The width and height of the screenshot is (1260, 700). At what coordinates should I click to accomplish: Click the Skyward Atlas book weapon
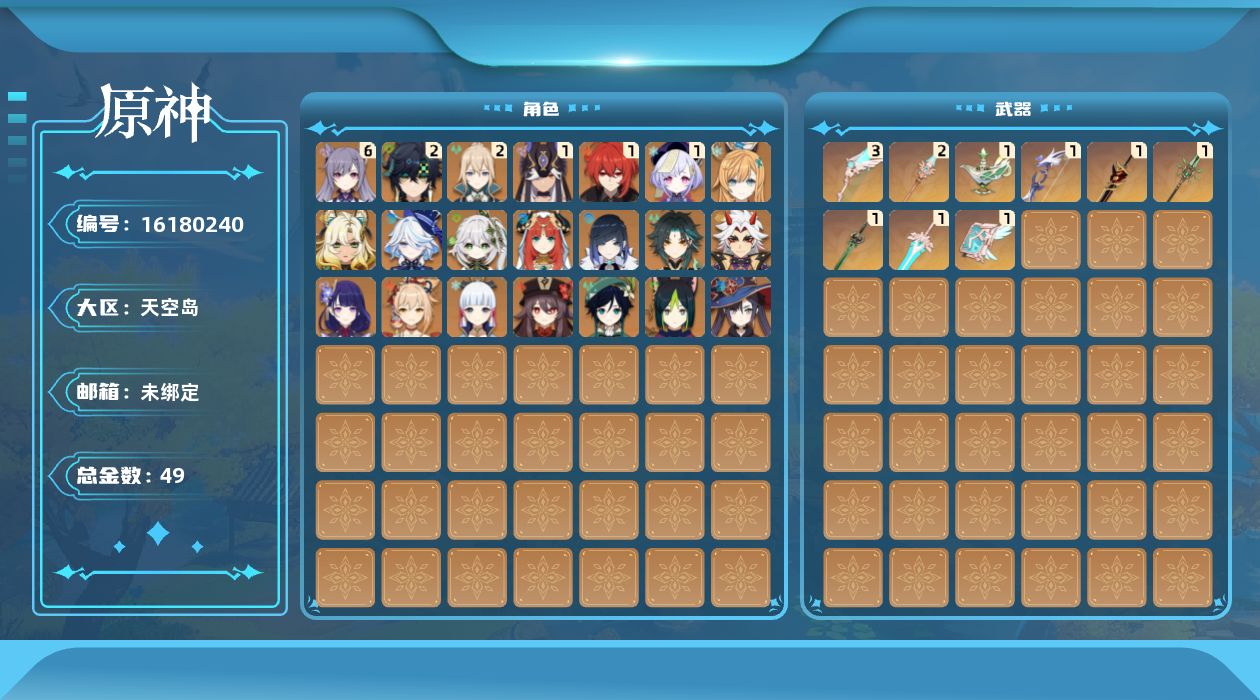(985, 240)
